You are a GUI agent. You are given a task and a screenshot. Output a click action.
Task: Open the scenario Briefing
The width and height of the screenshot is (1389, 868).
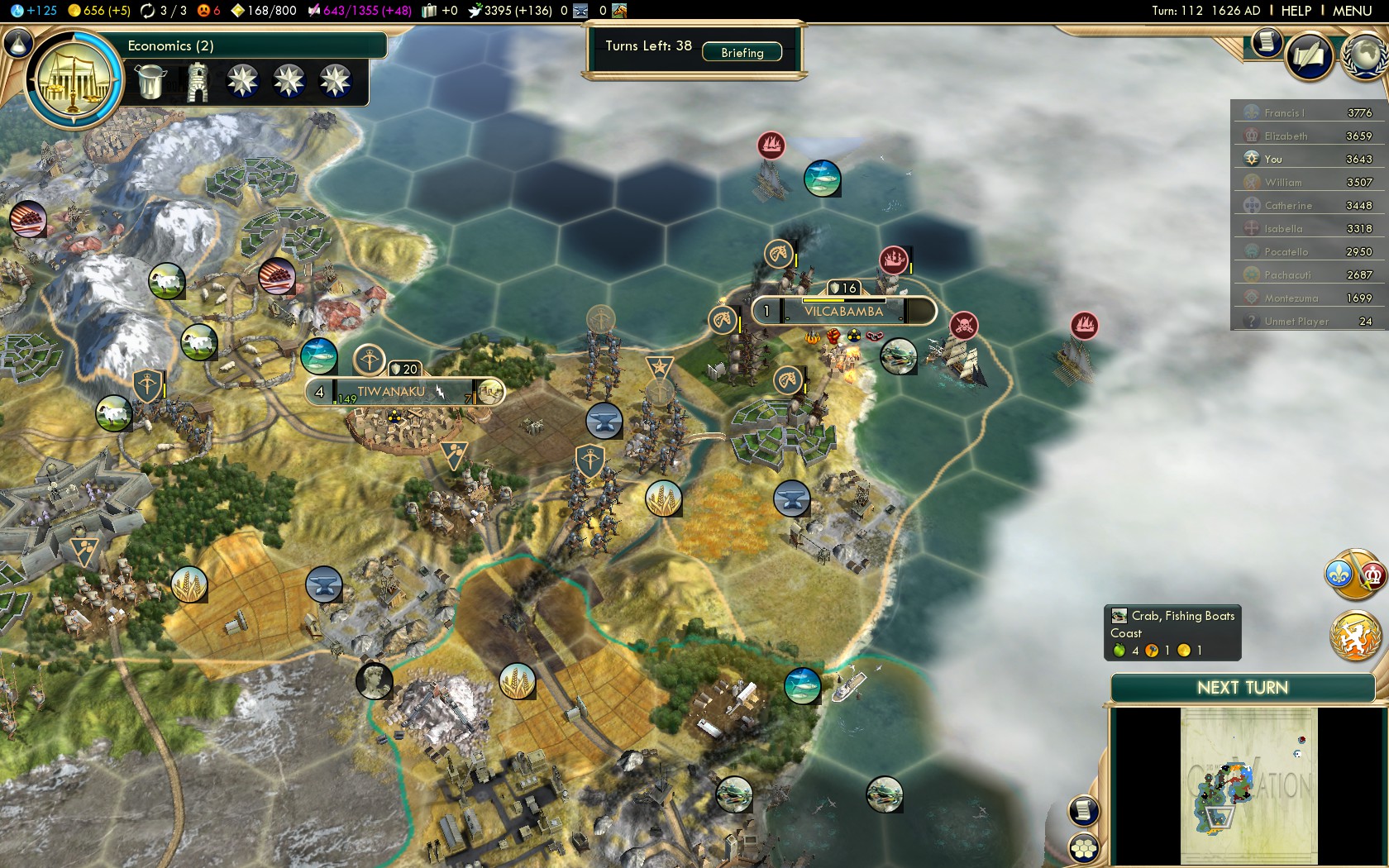tap(742, 53)
